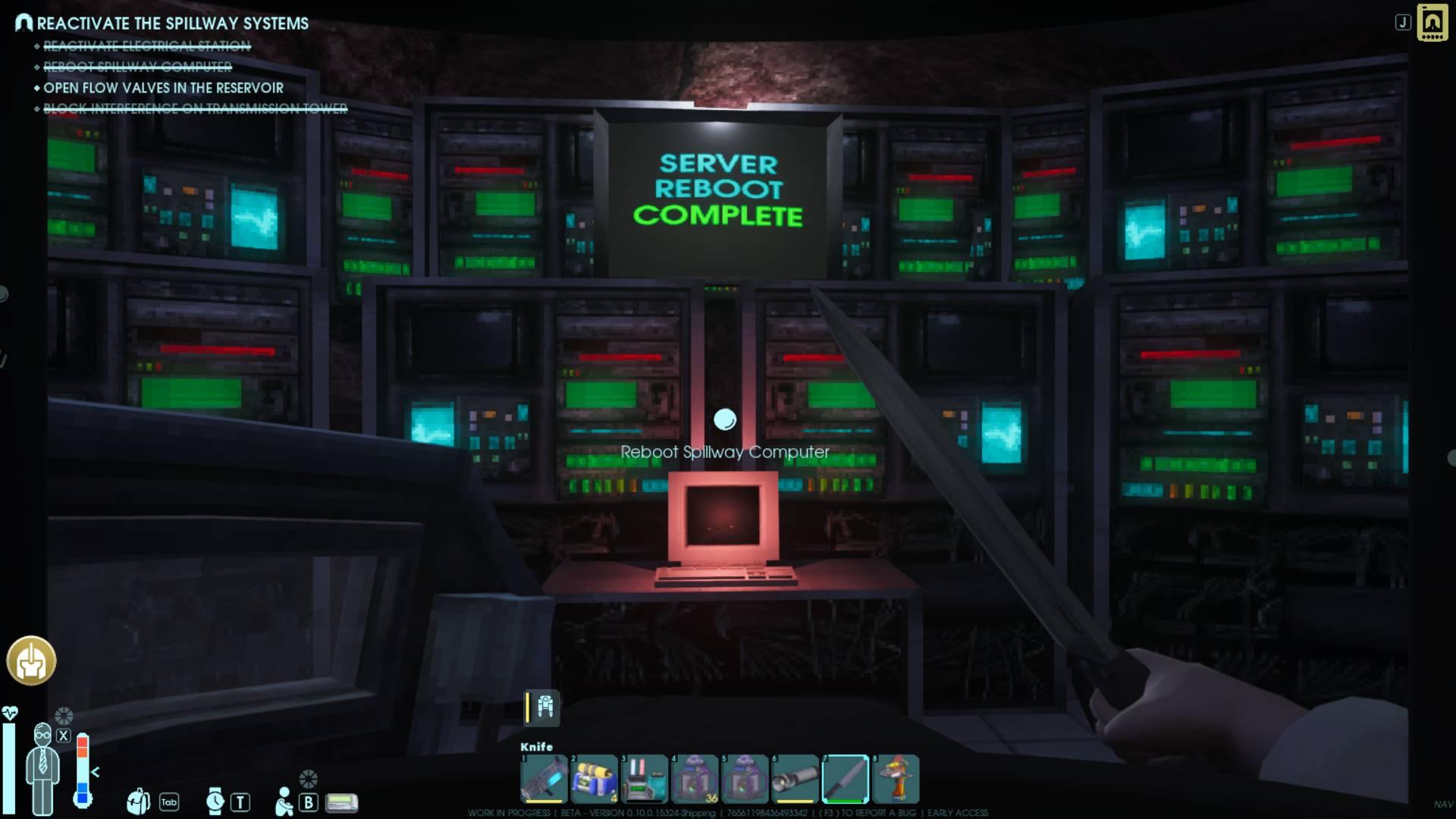Screen dimensions: 1456x819
Task: Click the armor vest icon above the hotbar
Action: [x=544, y=707]
